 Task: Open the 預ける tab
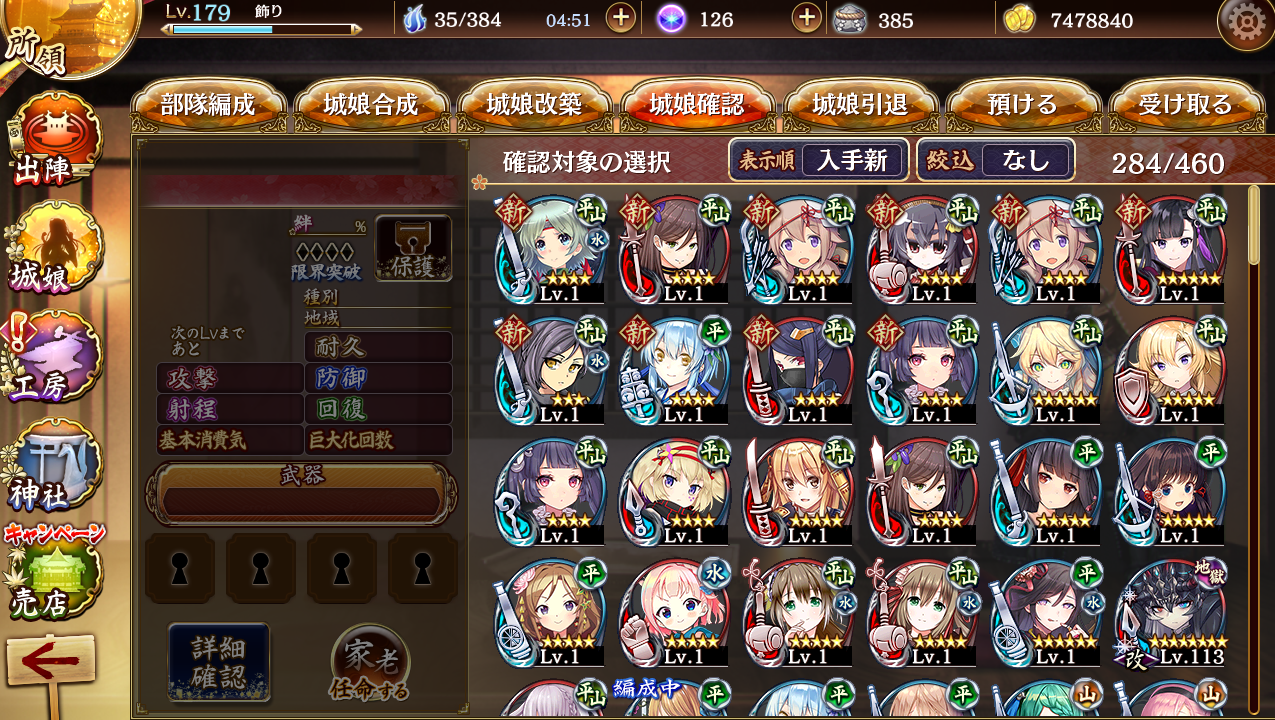(x=1022, y=105)
